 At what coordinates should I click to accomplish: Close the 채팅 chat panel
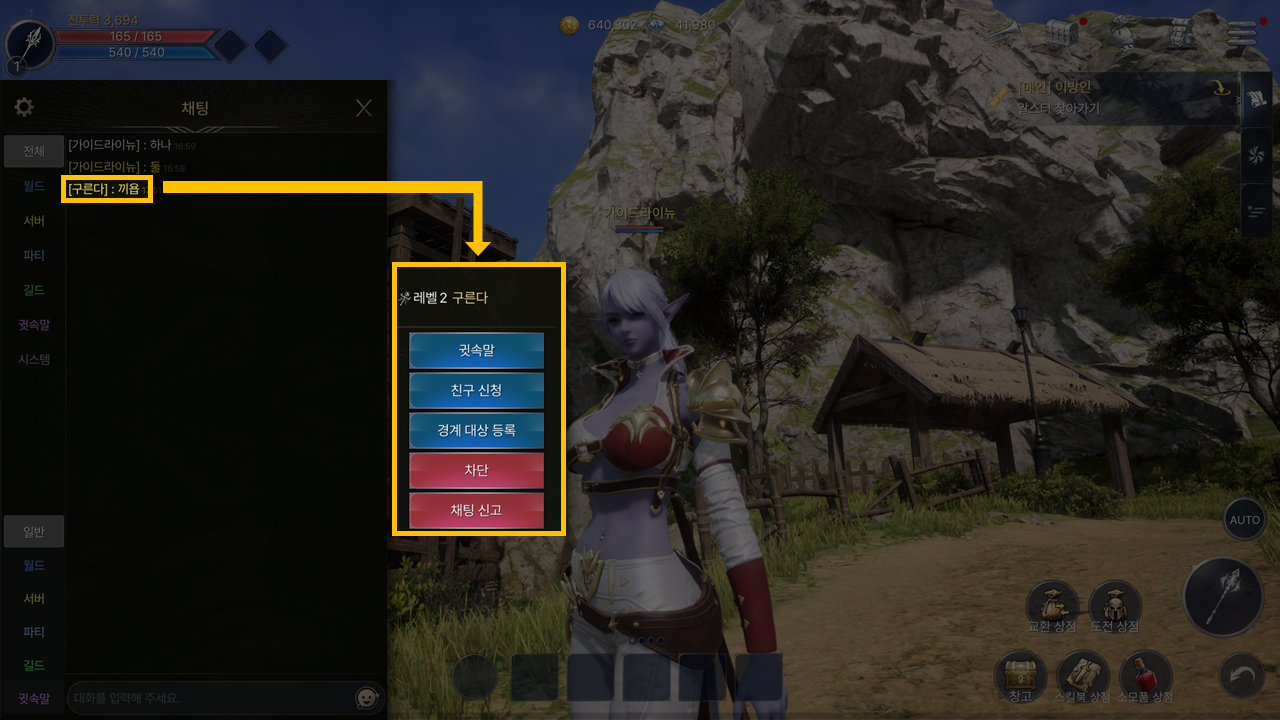point(364,108)
